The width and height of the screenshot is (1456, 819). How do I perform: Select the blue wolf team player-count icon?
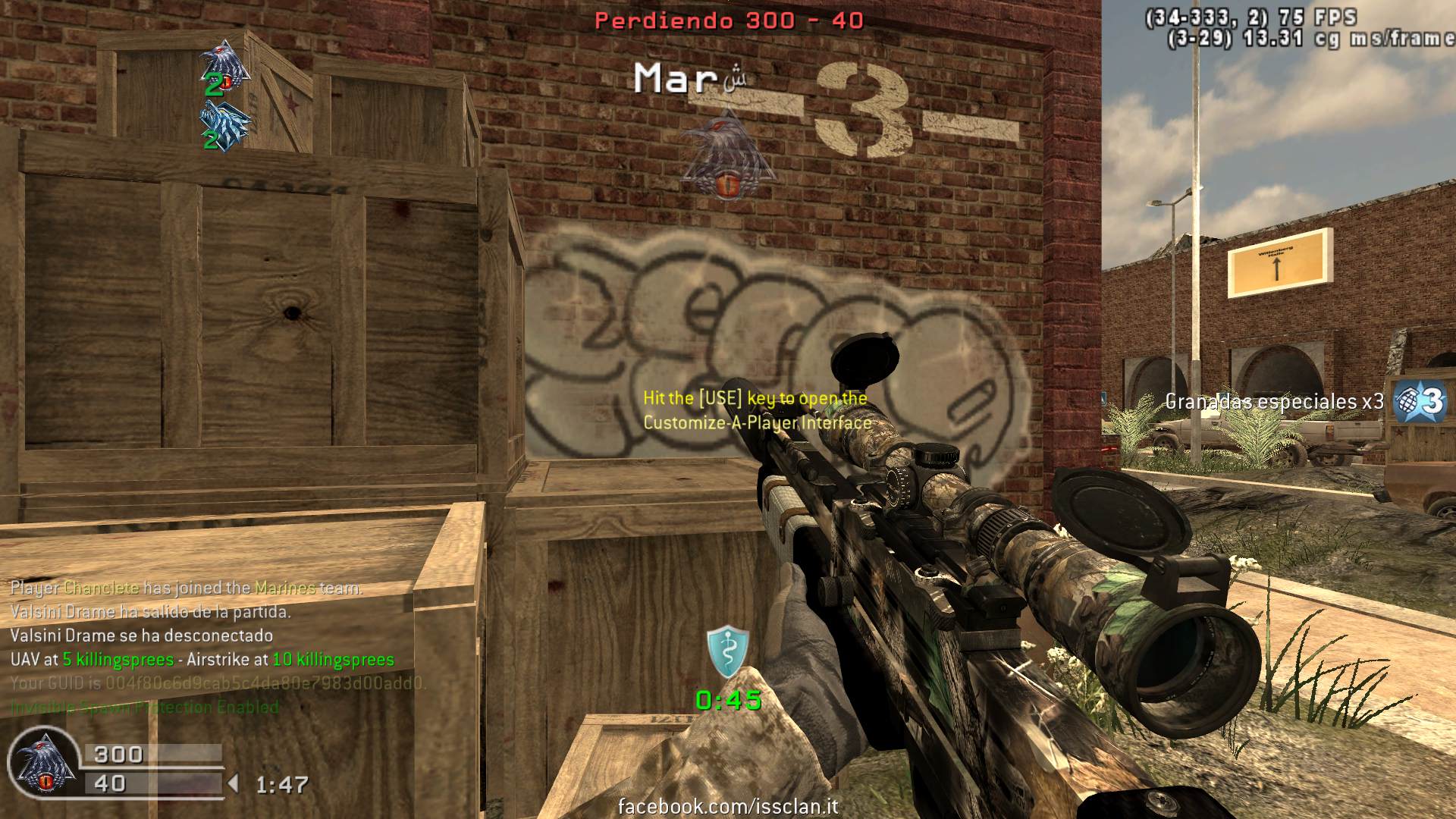click(225, 124)
